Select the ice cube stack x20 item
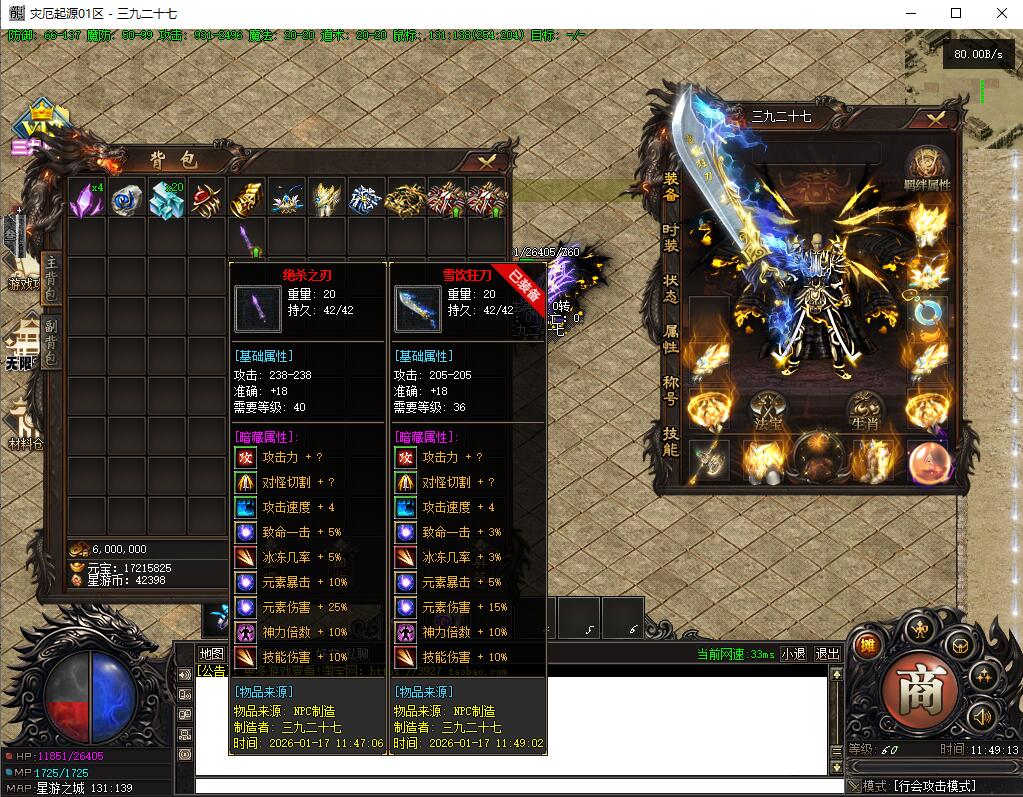The width and height of the screenshot is (1023, 797). coord(166,198)
